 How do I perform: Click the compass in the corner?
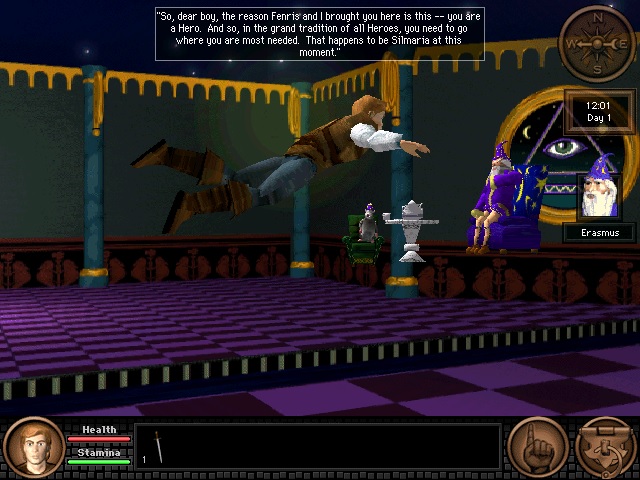point(596,43)
